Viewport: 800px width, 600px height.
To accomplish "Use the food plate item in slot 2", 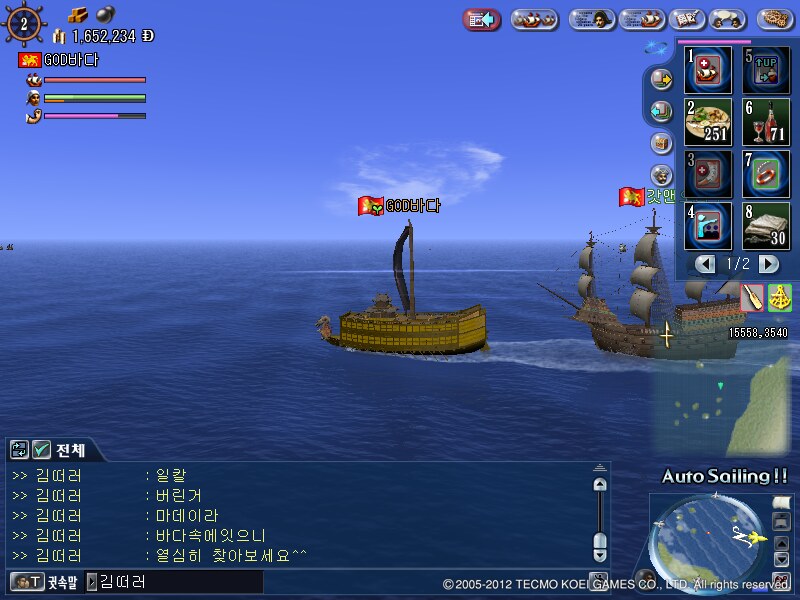I will coord(708,122).
